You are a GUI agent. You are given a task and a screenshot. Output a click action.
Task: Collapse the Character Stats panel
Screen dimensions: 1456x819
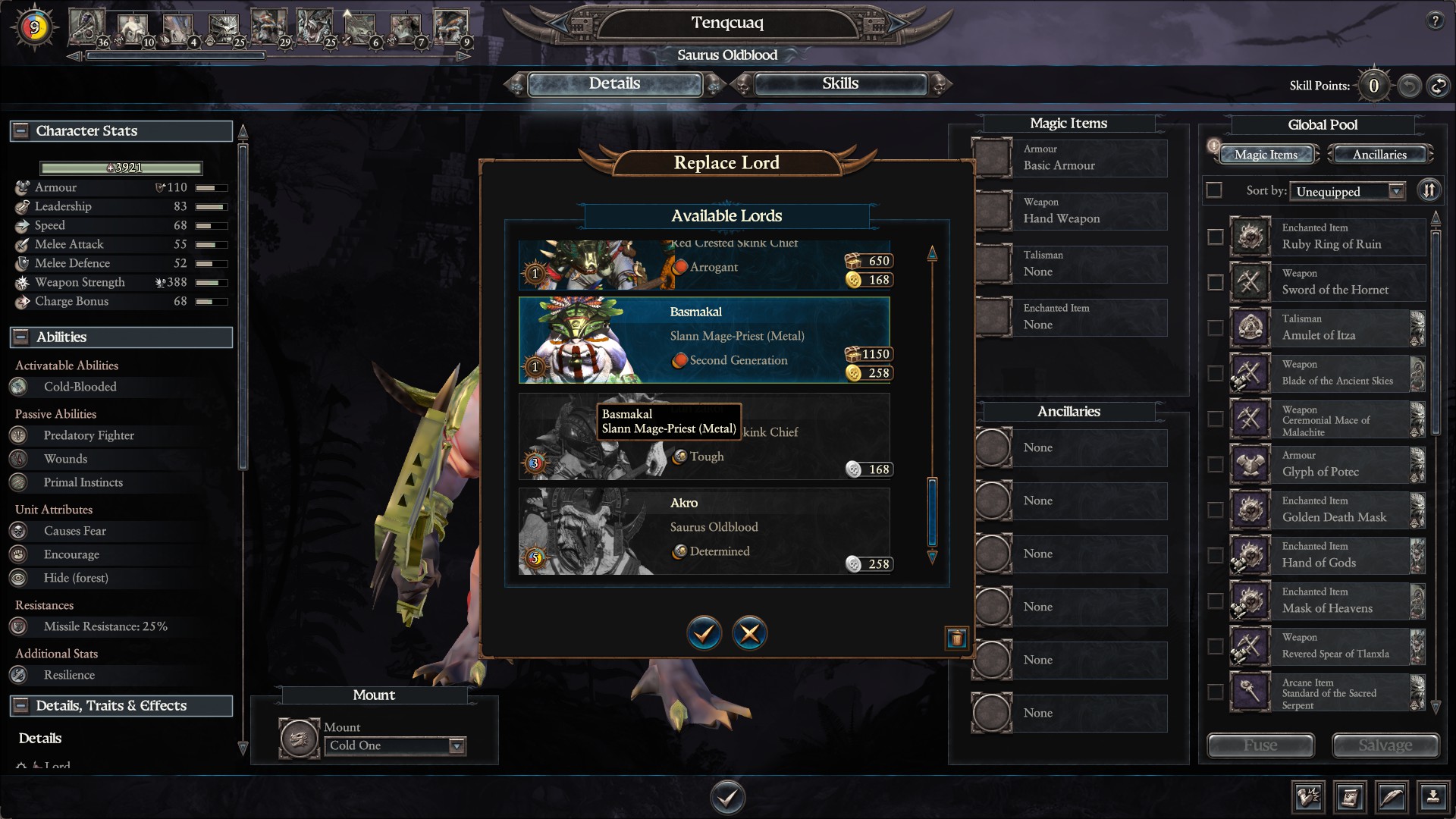coord(20,130)
